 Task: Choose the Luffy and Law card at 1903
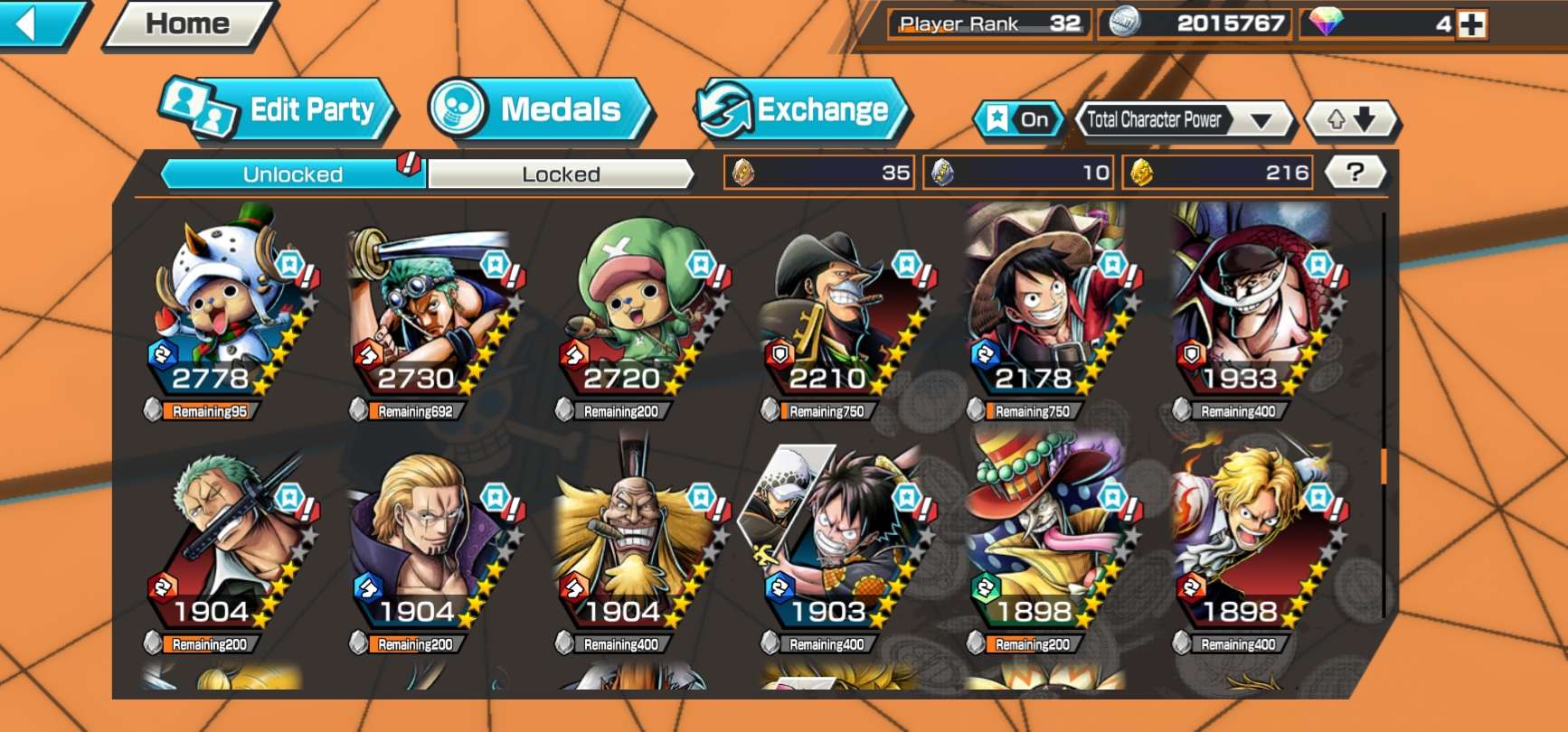click(844, 542)
